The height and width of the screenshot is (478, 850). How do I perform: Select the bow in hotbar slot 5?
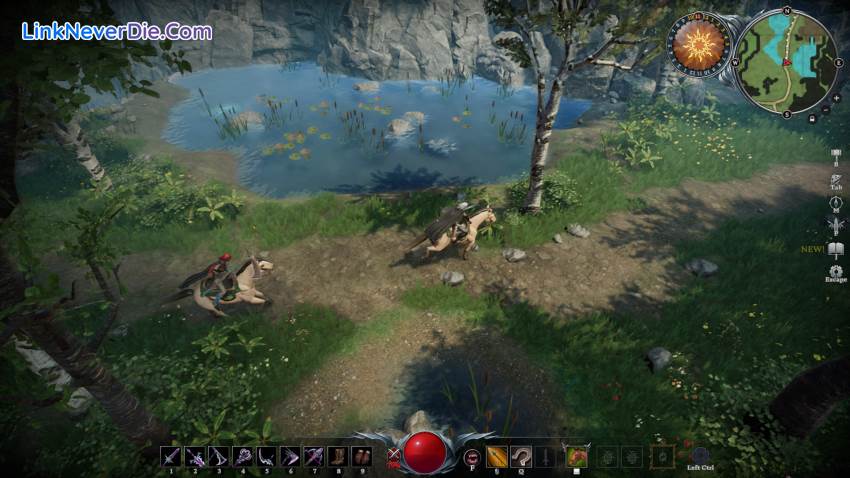[x=266, y=456]
